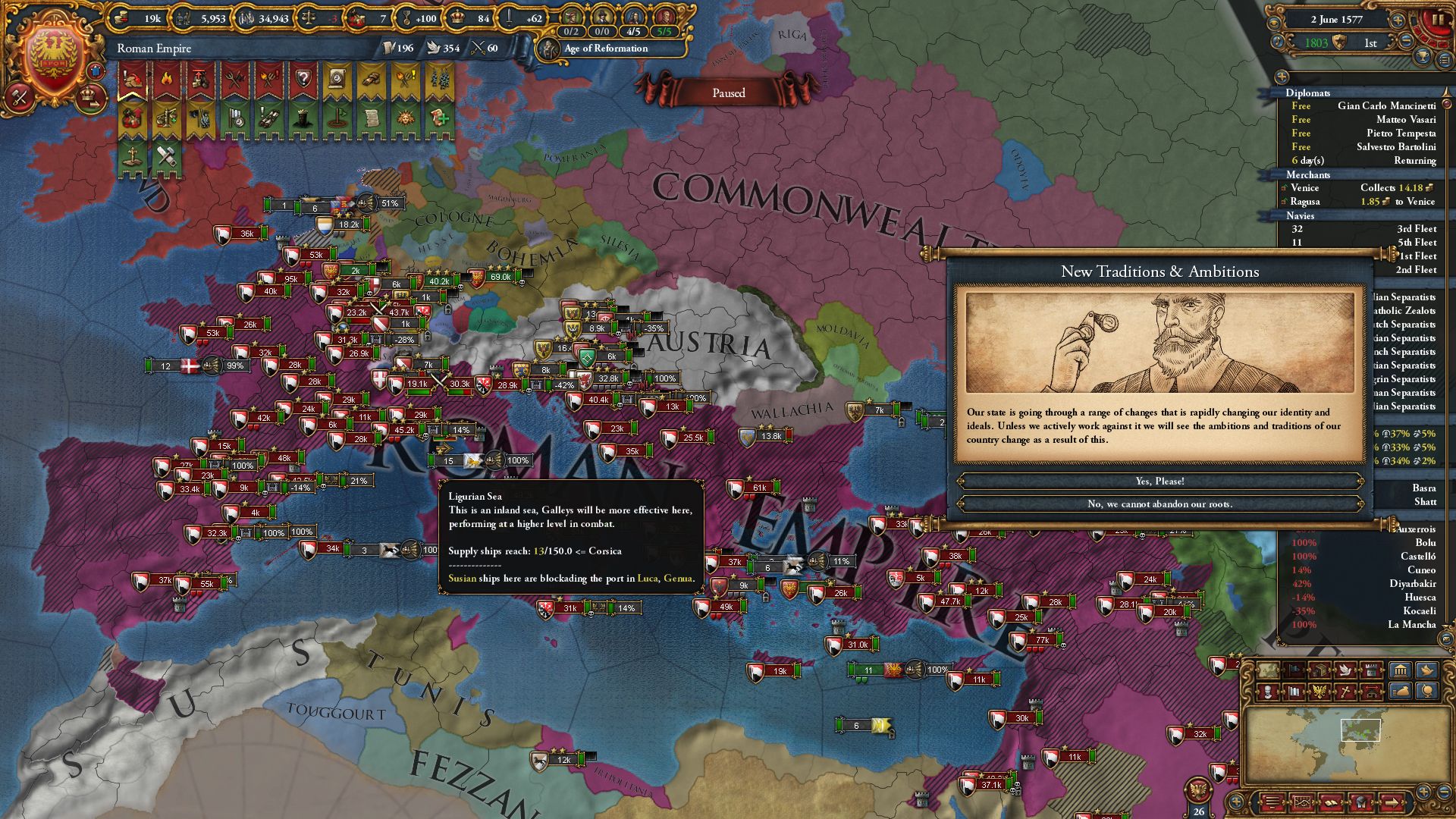The width and height of the screenshot is (1456, 819).
Task: Switch to political map mode
Action: click(x=1294, y=670)
